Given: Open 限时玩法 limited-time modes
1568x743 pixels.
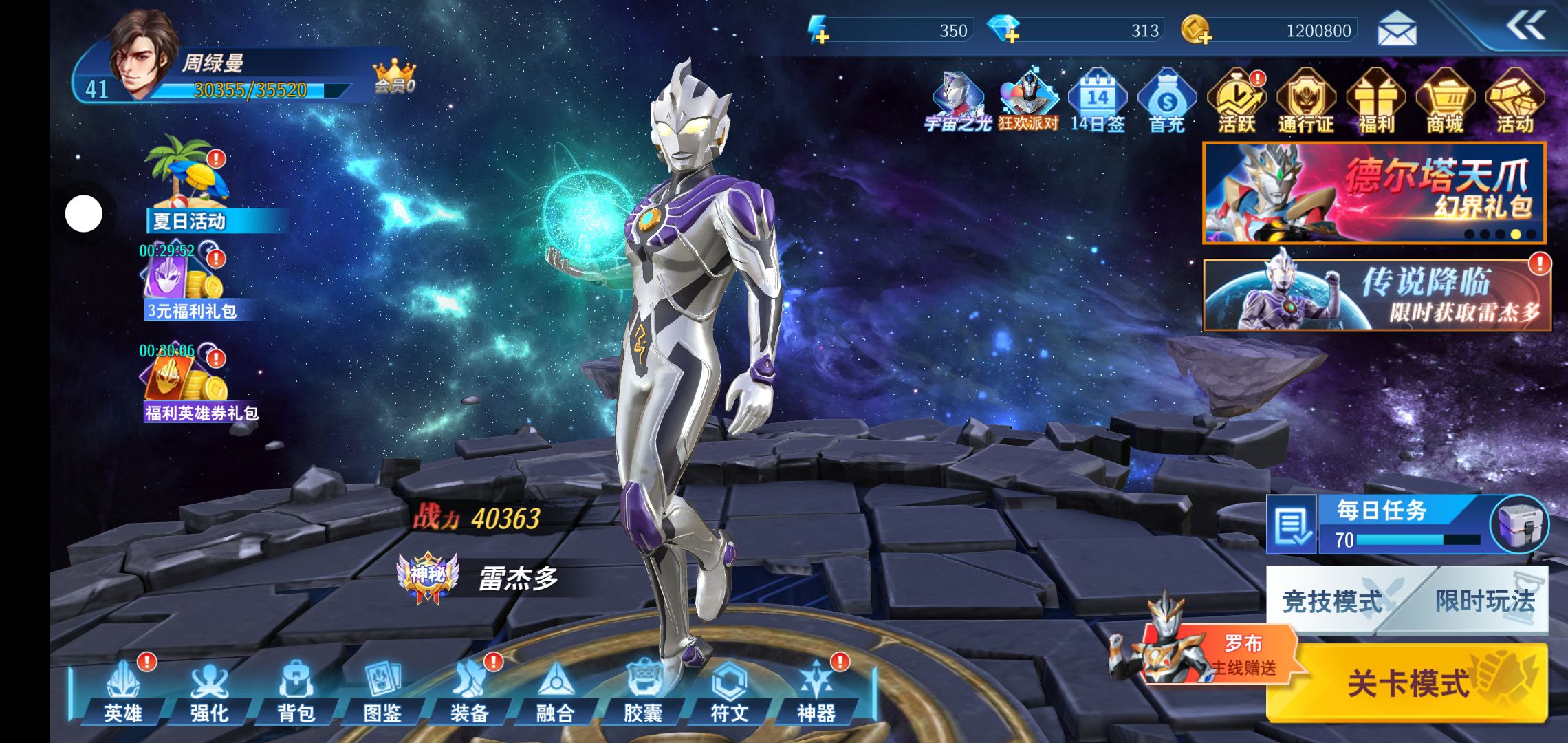Looking at the screenshot, I should point(1484,601).
